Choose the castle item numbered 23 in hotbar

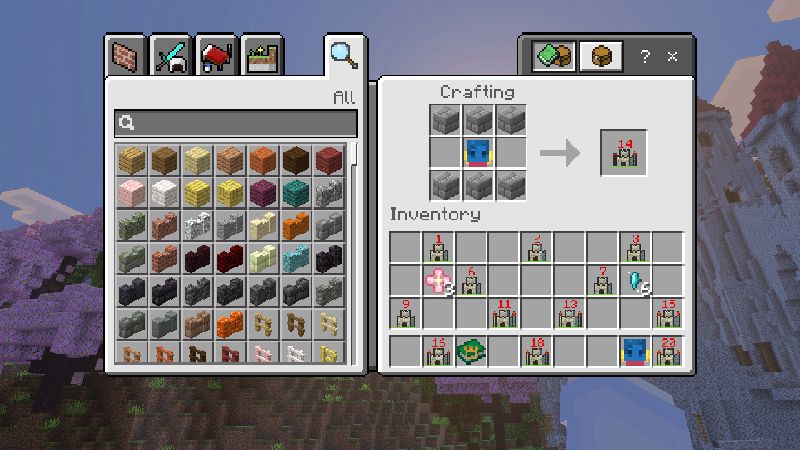[667, 352]
